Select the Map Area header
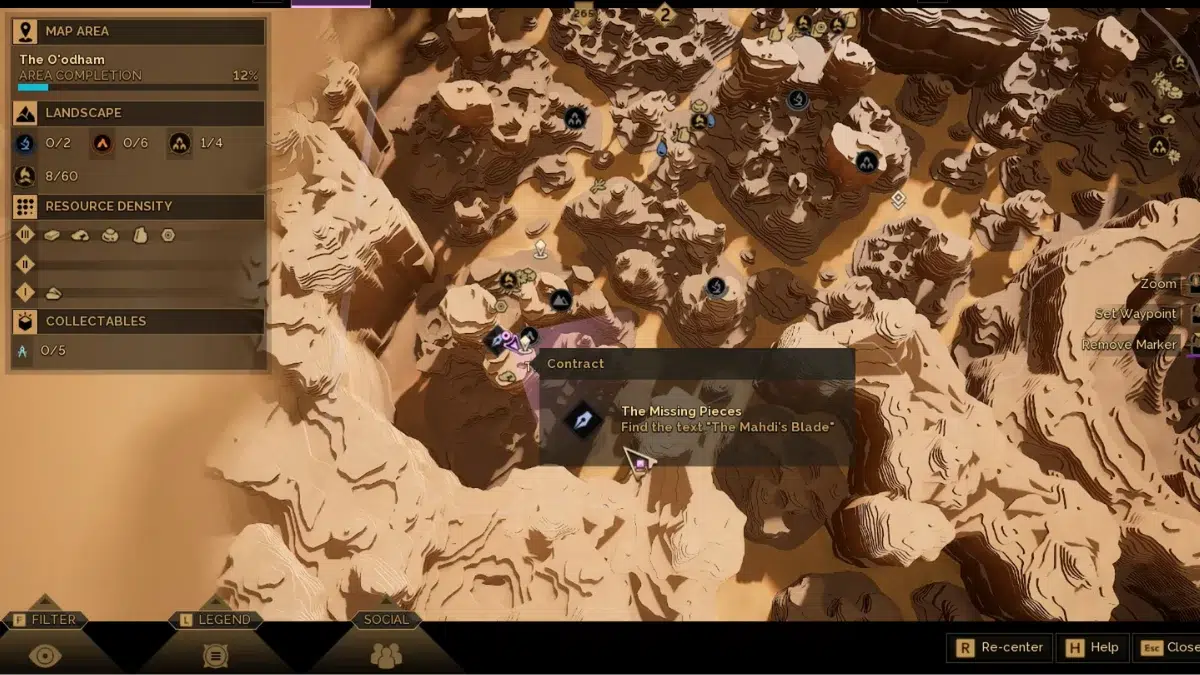The width and height of the screenshot is (1200, 675). pos(138,31)
